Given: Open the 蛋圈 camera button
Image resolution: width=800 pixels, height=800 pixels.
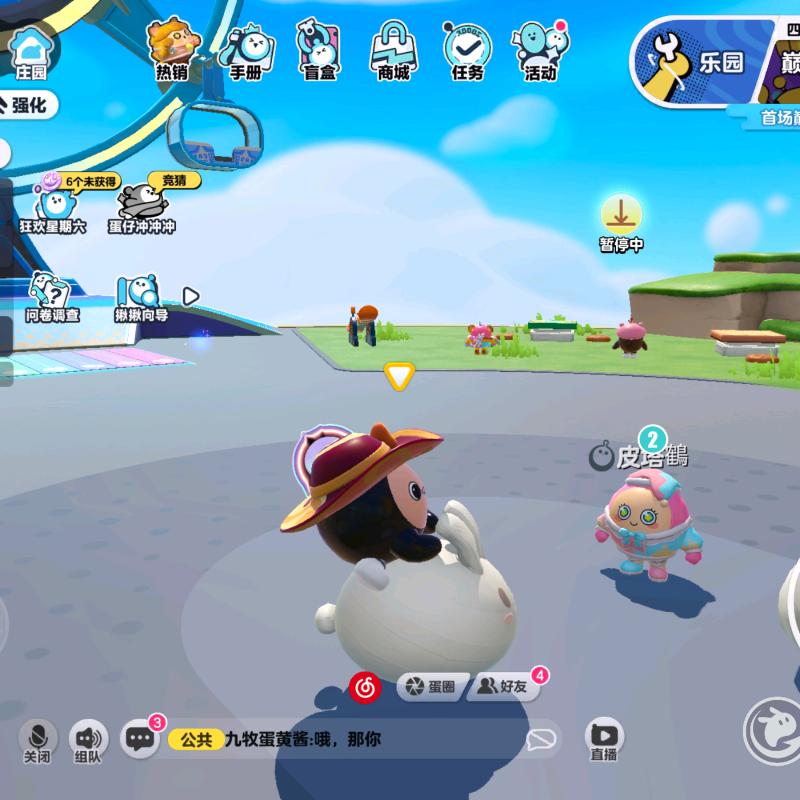Looking at the screenshot, I should 432,686.
